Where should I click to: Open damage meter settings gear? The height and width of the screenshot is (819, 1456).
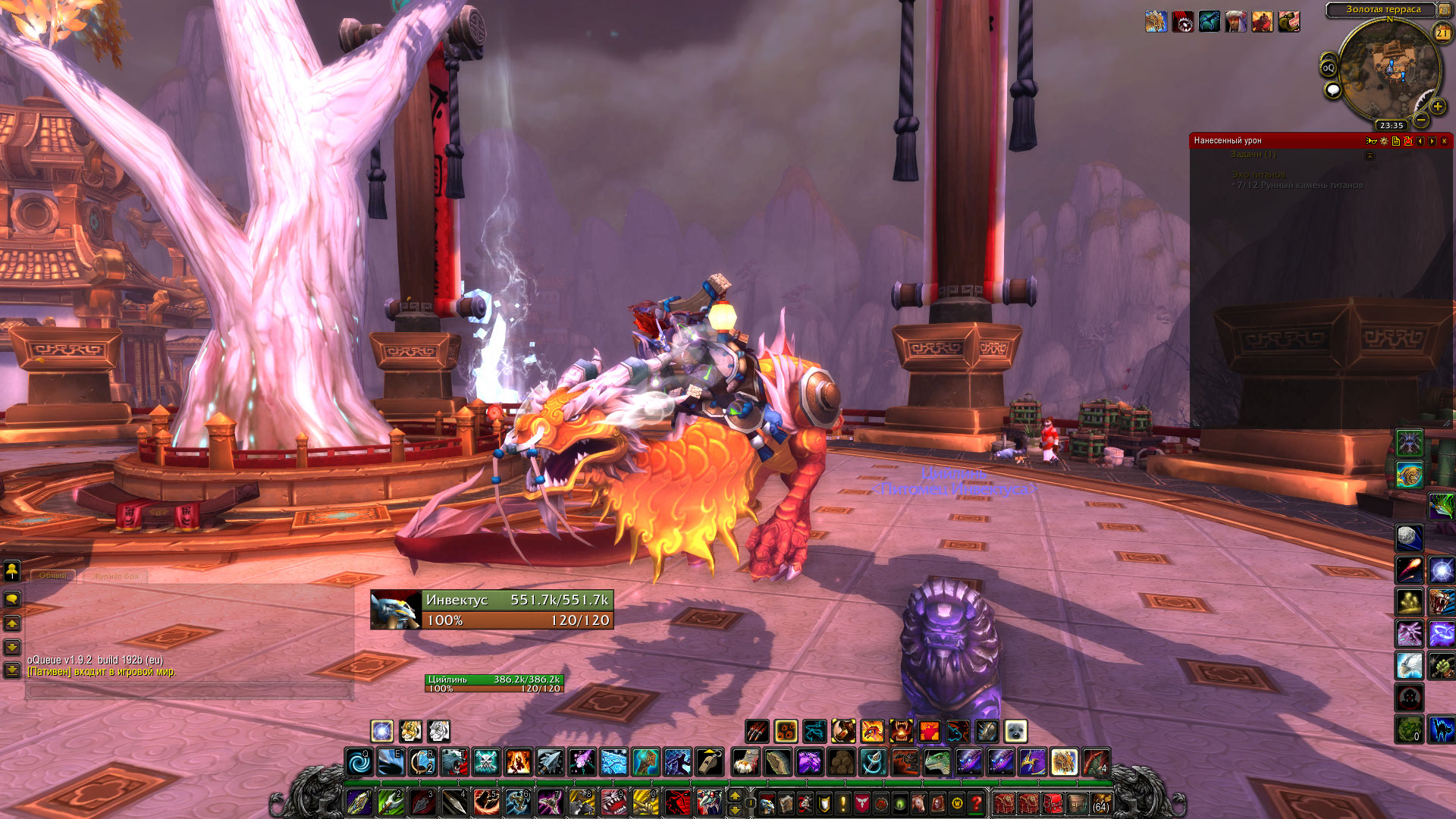pos(1384,141)
